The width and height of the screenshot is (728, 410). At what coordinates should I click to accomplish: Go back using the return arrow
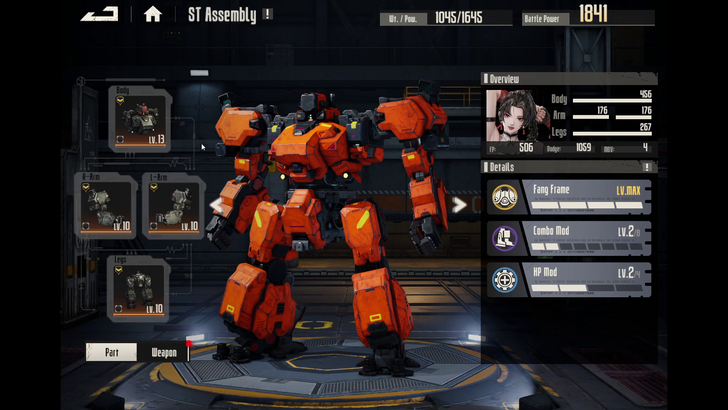pos(99,14)
